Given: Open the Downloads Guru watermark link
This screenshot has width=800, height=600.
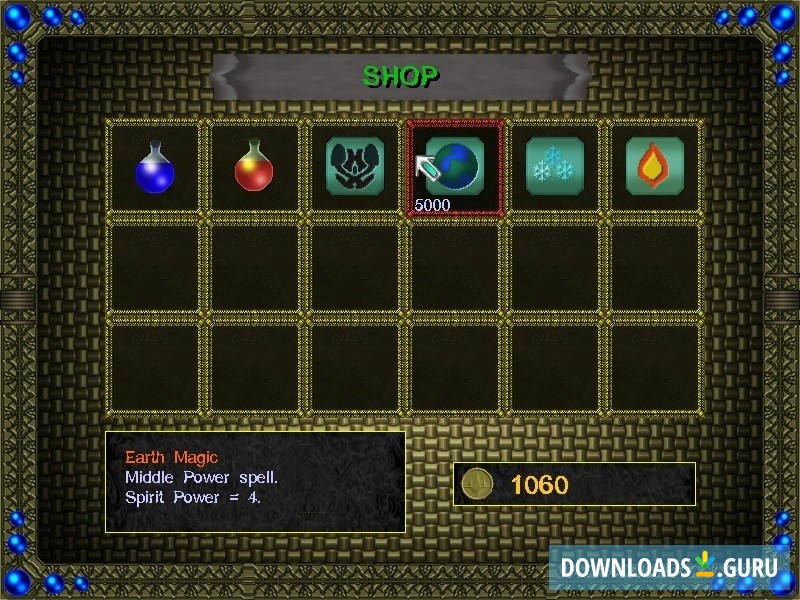Looking at the screenshot, I should click(669, 567).
